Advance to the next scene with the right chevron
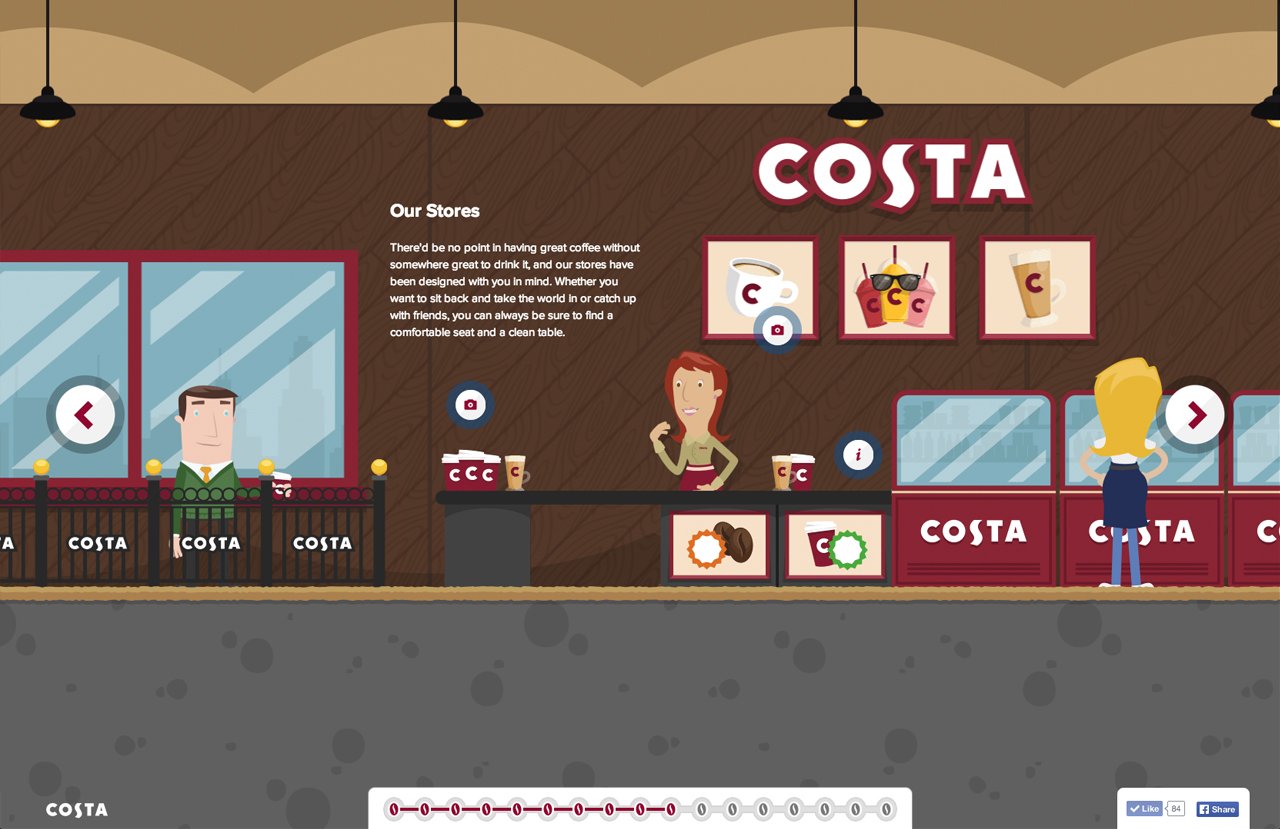 (1195, 414)
